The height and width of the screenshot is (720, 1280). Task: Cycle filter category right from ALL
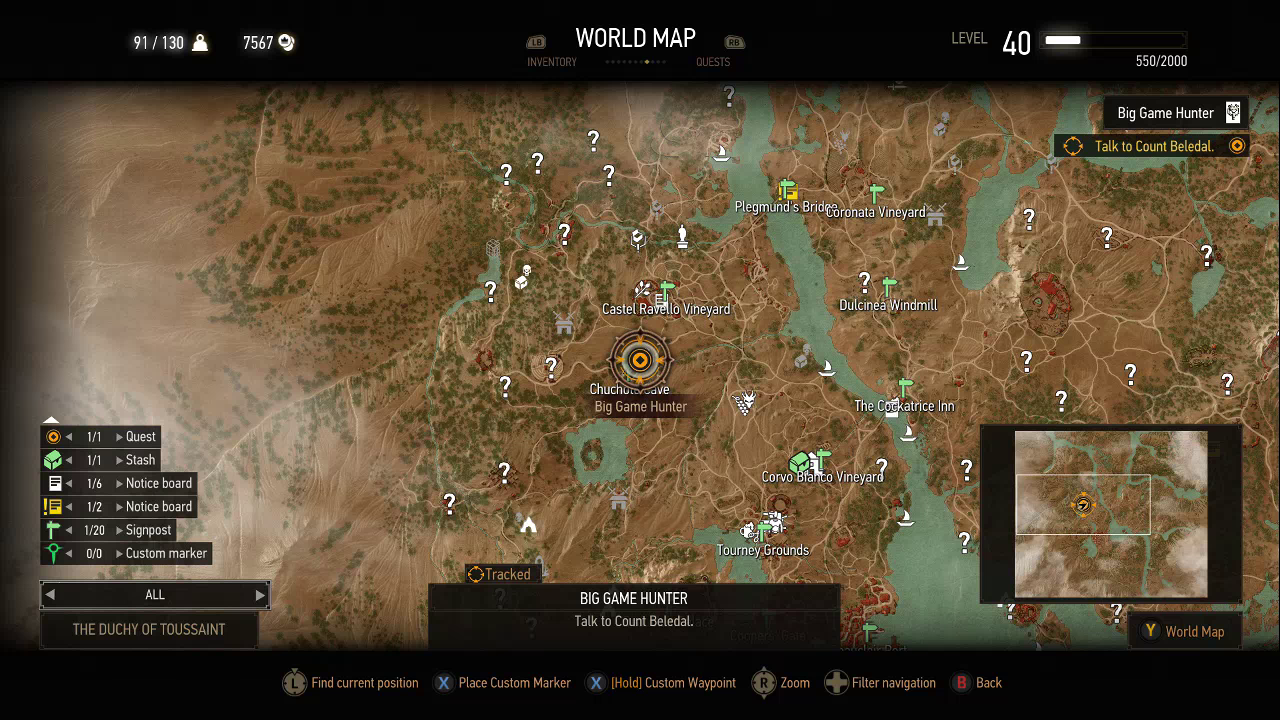[x=260, y=595]
